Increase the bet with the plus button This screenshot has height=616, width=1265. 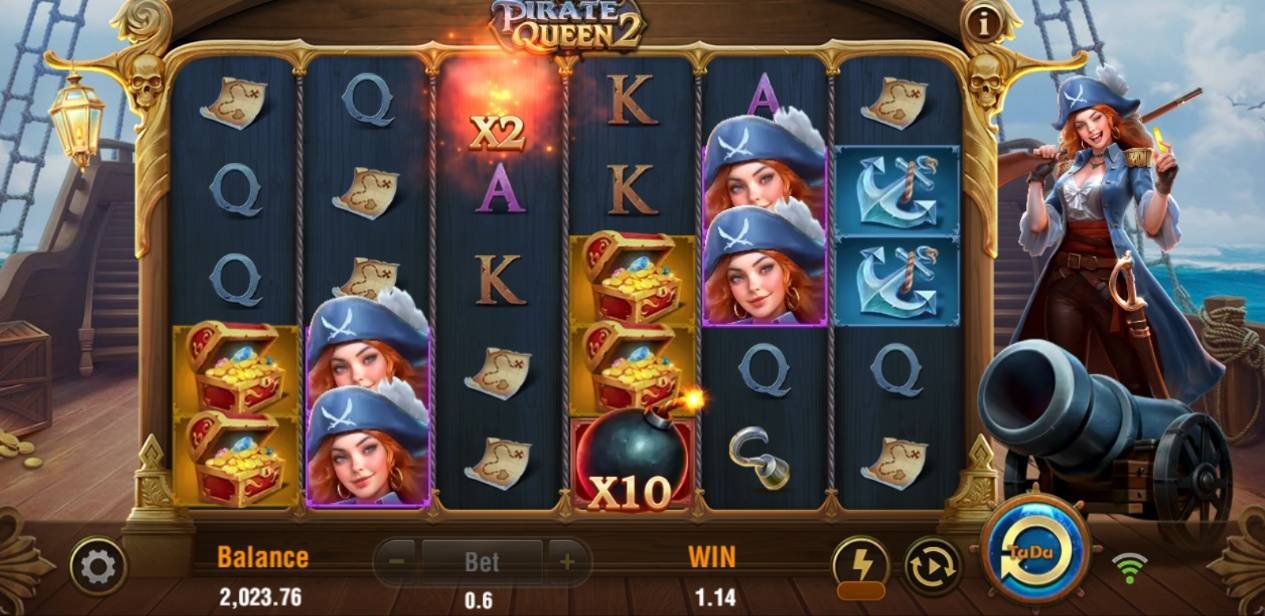pyautogui.click(x=567, y=562)
